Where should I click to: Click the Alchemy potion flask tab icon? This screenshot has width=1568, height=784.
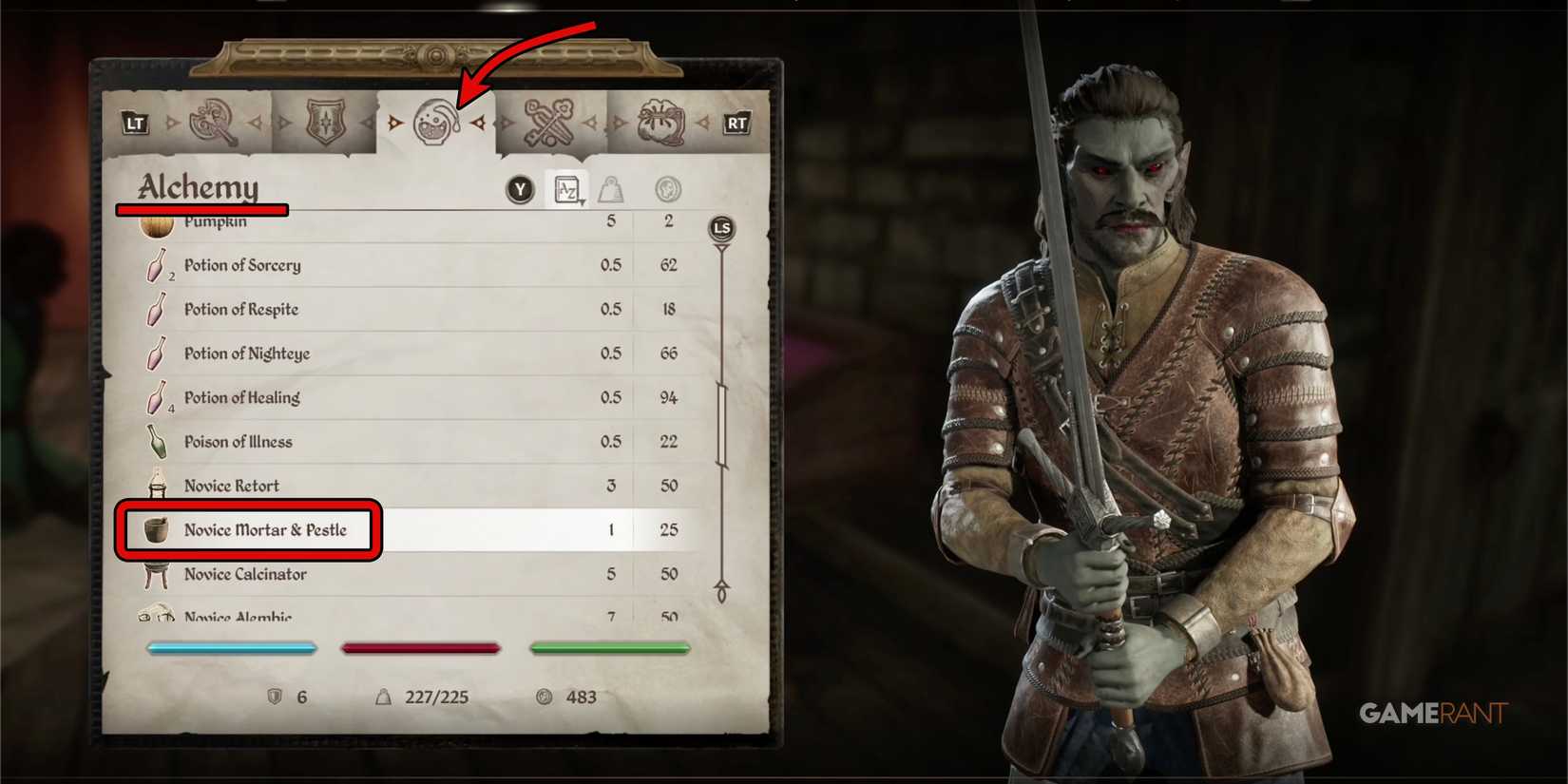[436, 122]
